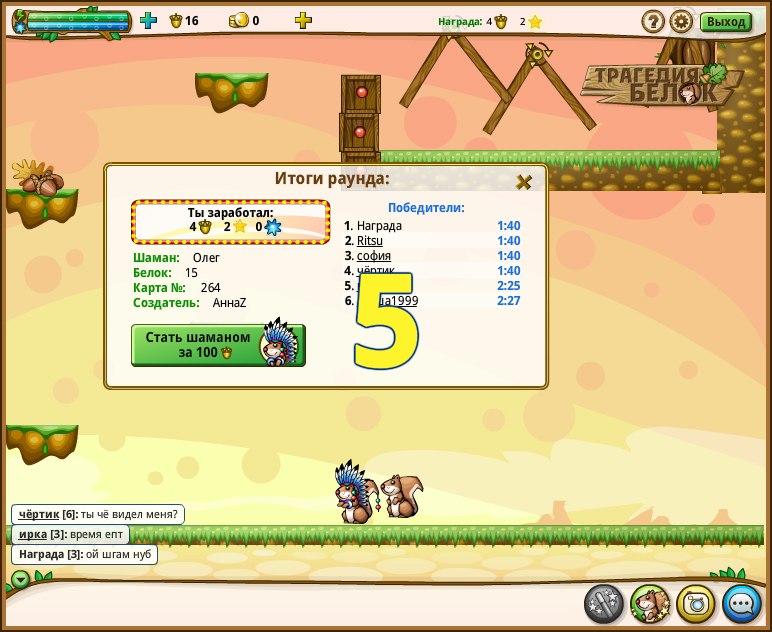Click the blue plus next to energy bar

(149, 20)
